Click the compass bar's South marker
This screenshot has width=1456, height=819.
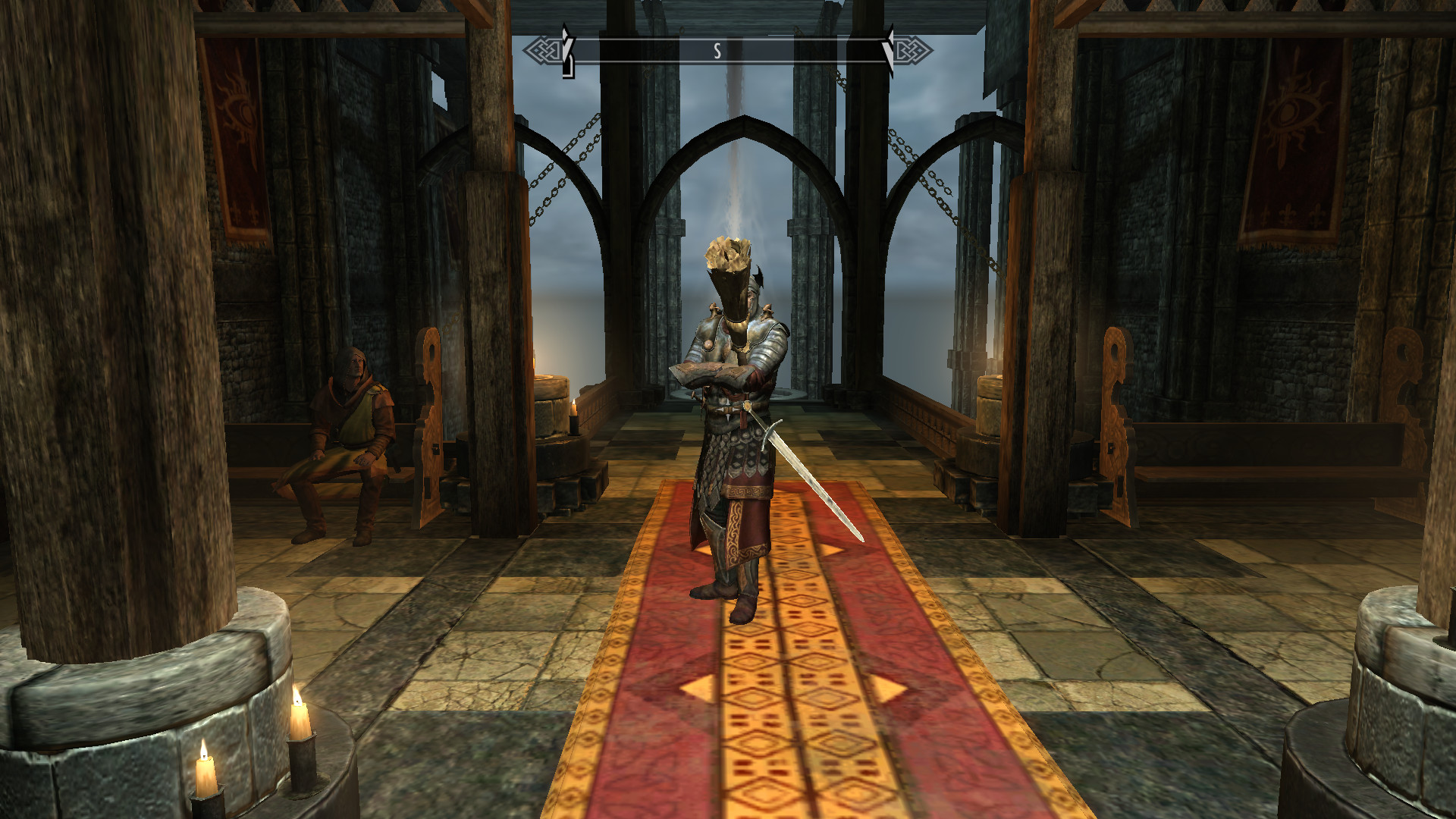(x=717, y=51)
